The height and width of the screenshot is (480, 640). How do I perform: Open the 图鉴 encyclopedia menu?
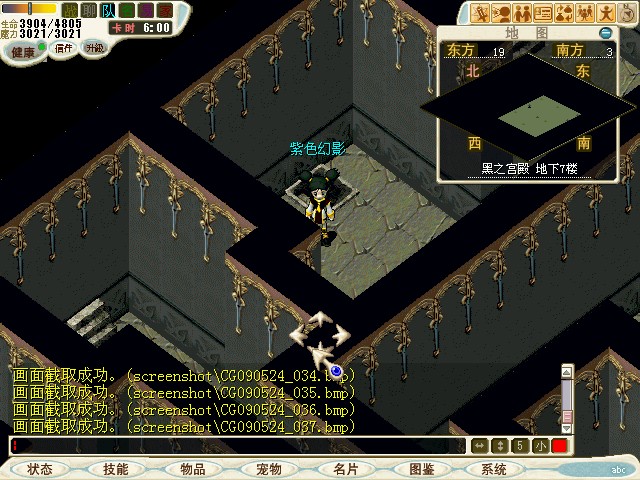(421, 469)
